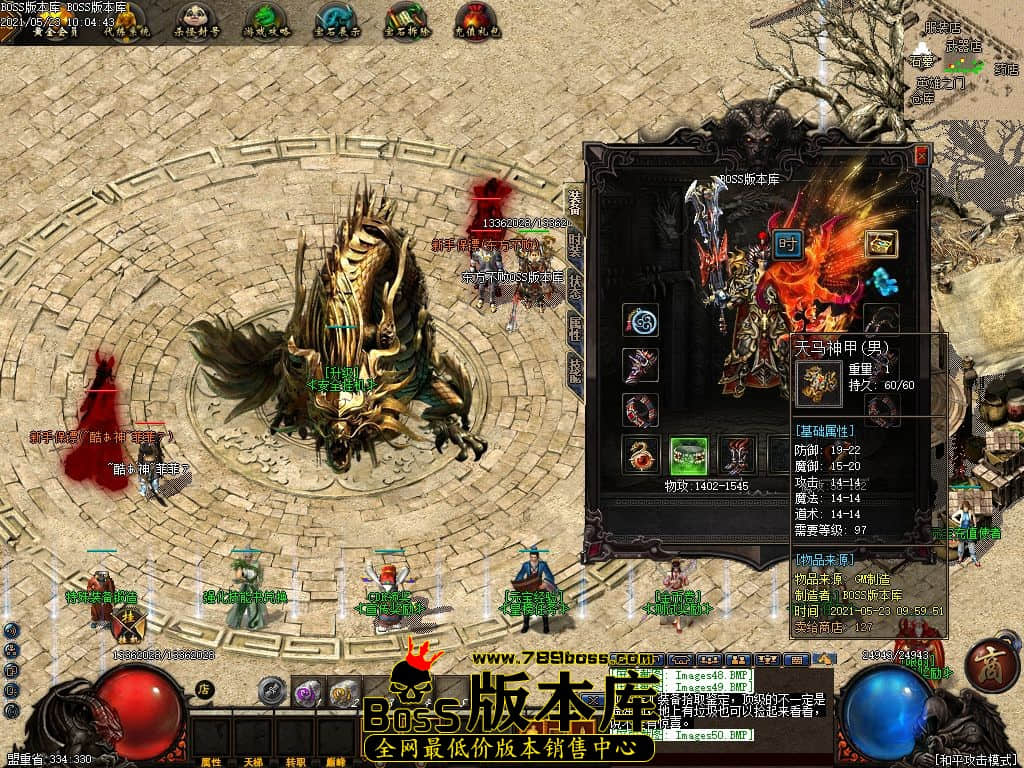
Task: Switch to the 技能 skills tab
Action: click(x=575, y=369)
